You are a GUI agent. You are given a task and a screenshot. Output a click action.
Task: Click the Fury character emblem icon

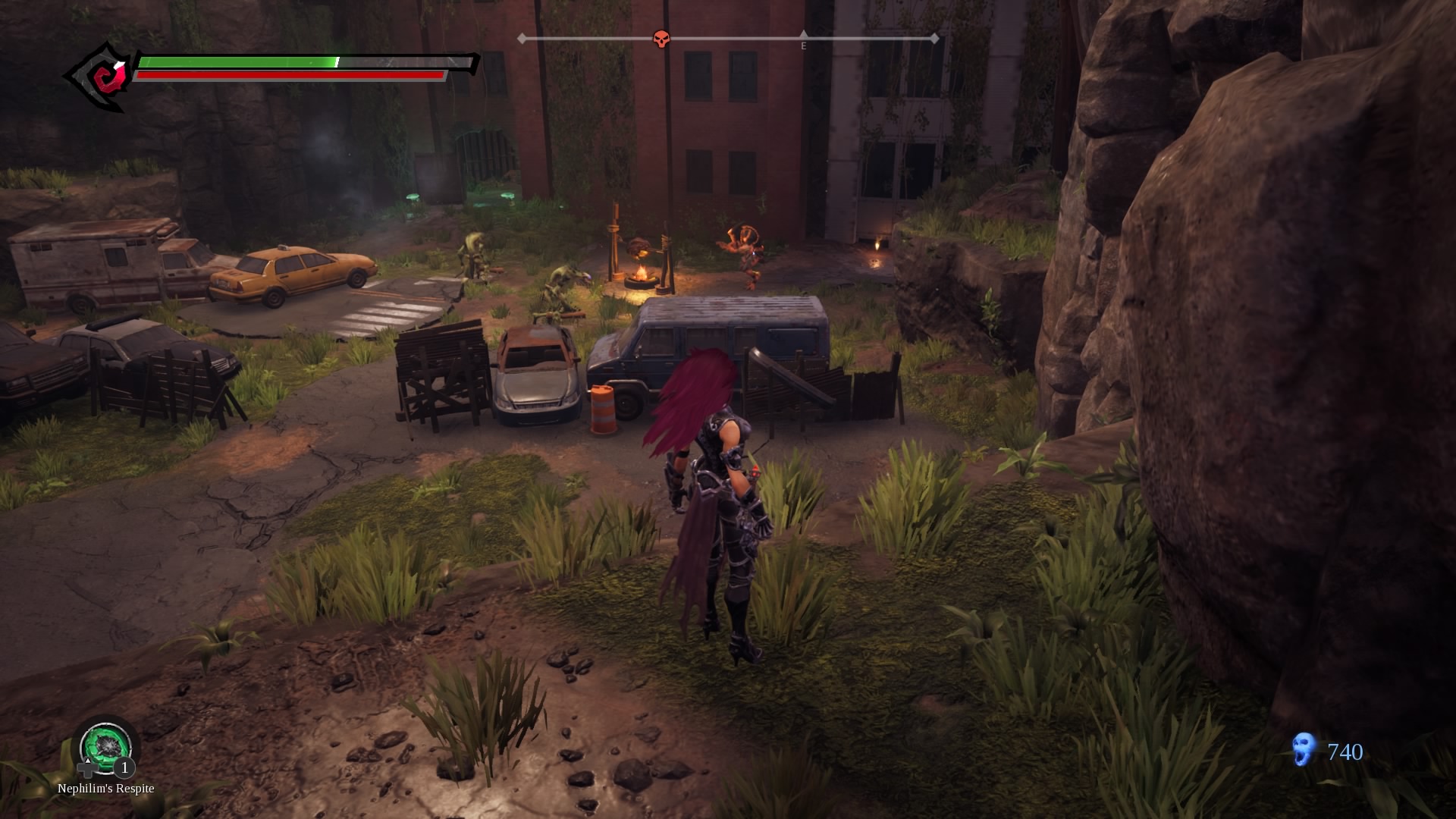point(102,76)
